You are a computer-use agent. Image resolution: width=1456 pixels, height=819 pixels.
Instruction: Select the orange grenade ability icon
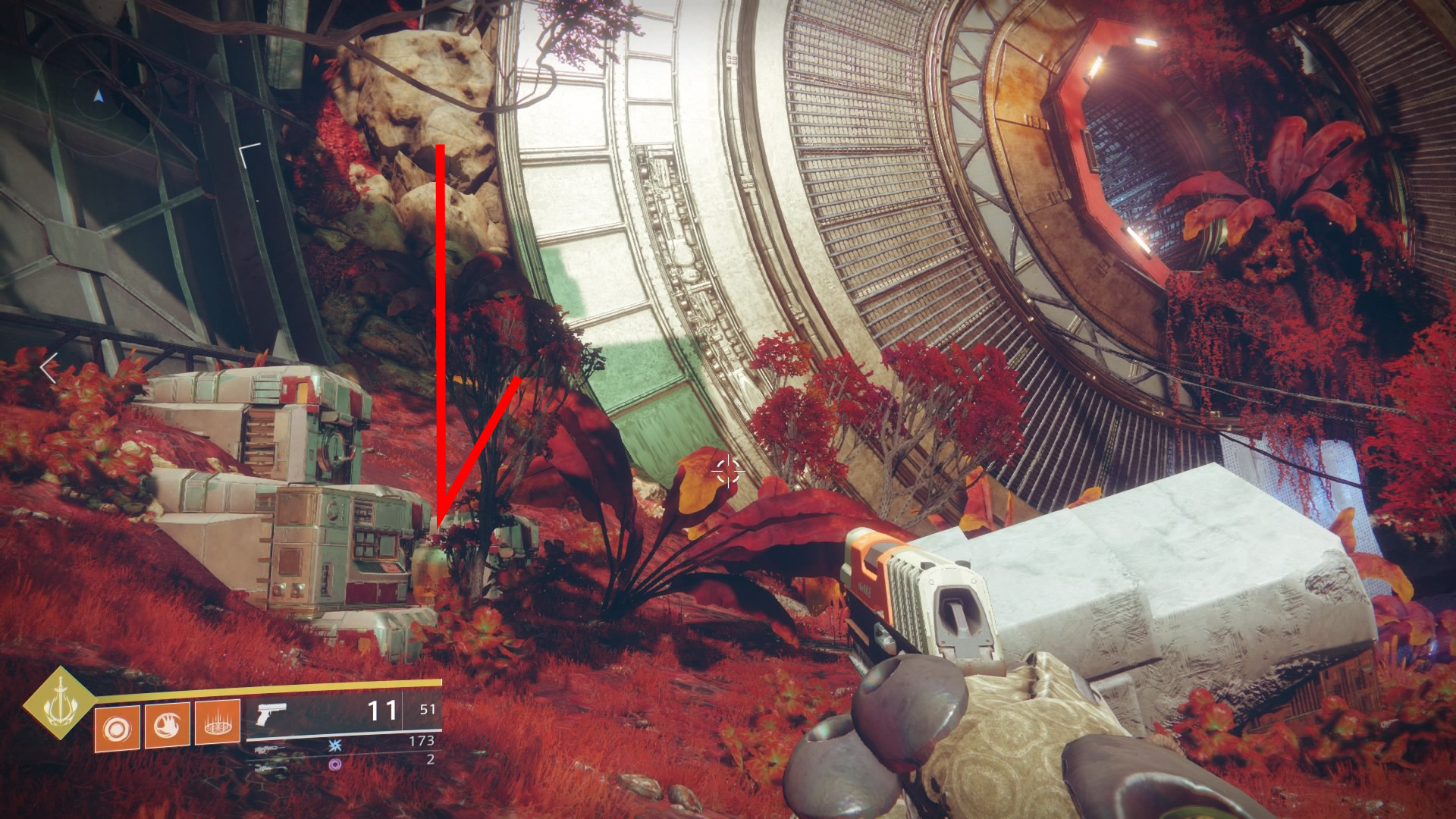coord(117,729)
